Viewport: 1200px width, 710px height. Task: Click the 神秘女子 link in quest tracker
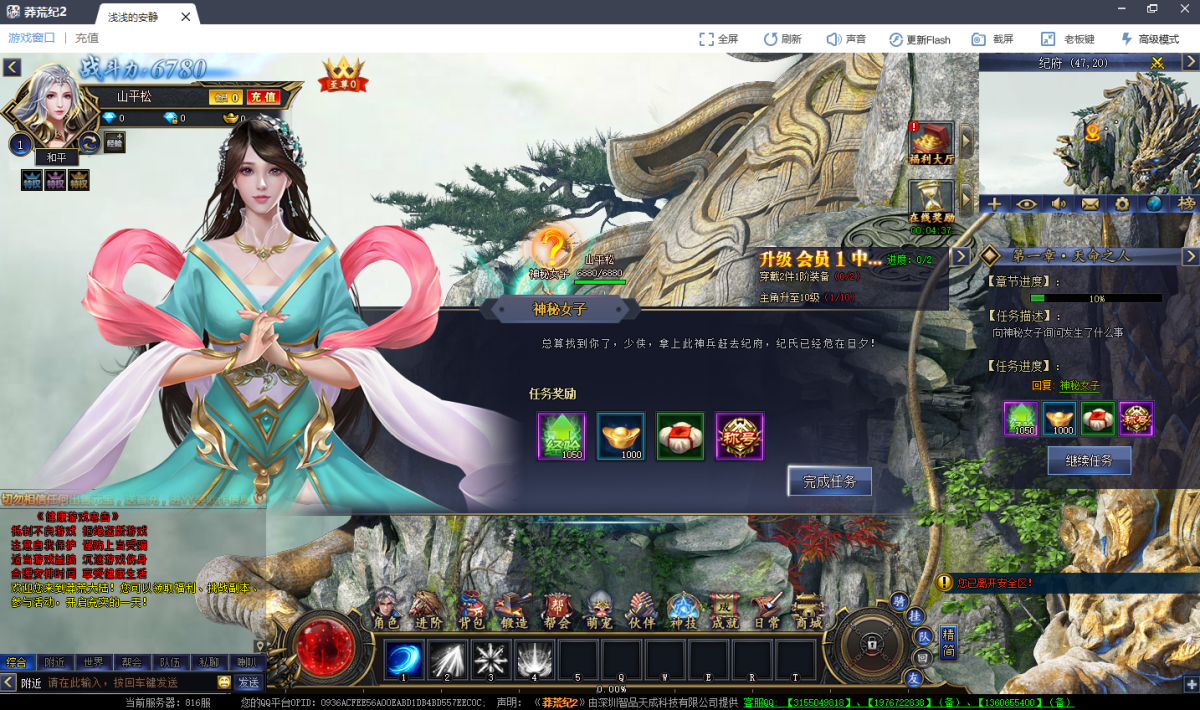click(1079, 386)
